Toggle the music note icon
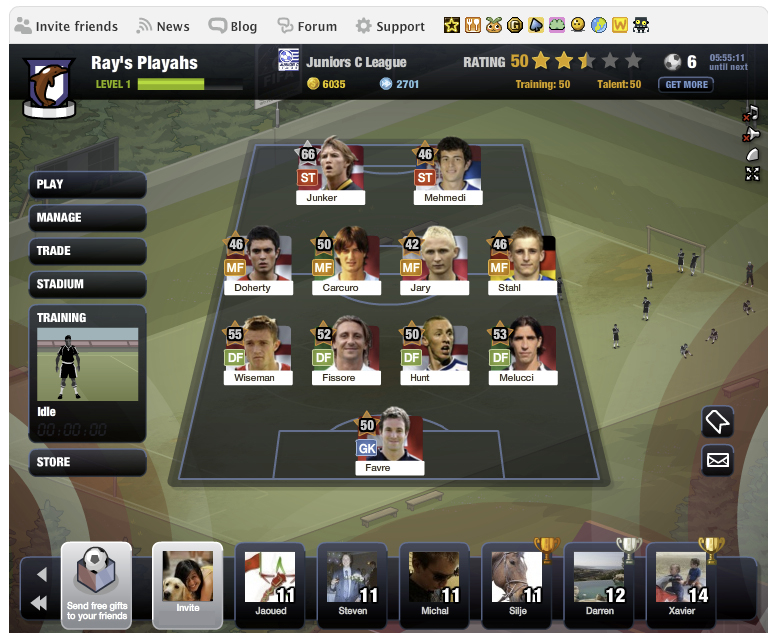This screenshot has width=773, height=639. tap(752, 113)
